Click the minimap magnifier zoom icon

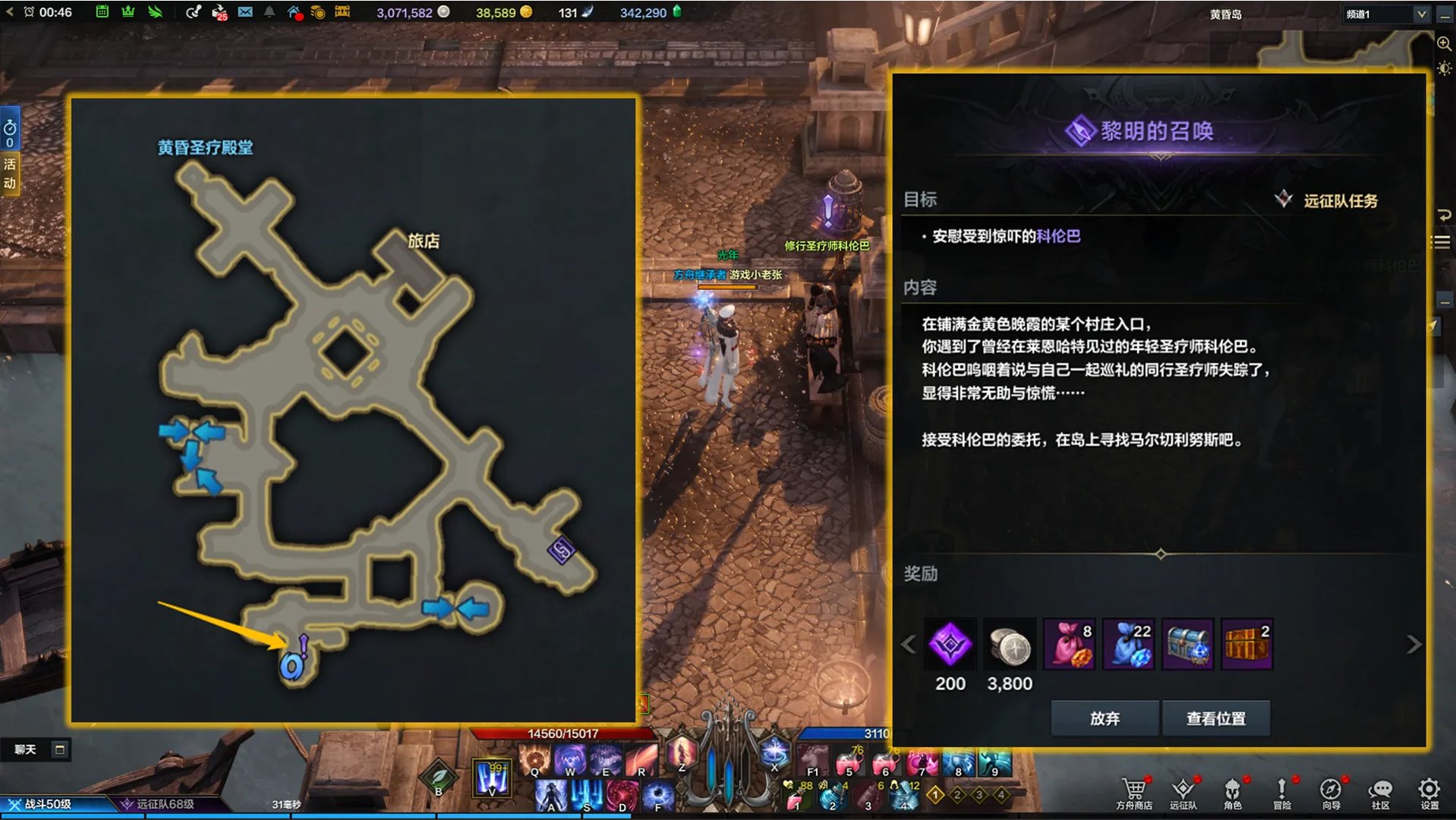click(x=1442, y=44)
